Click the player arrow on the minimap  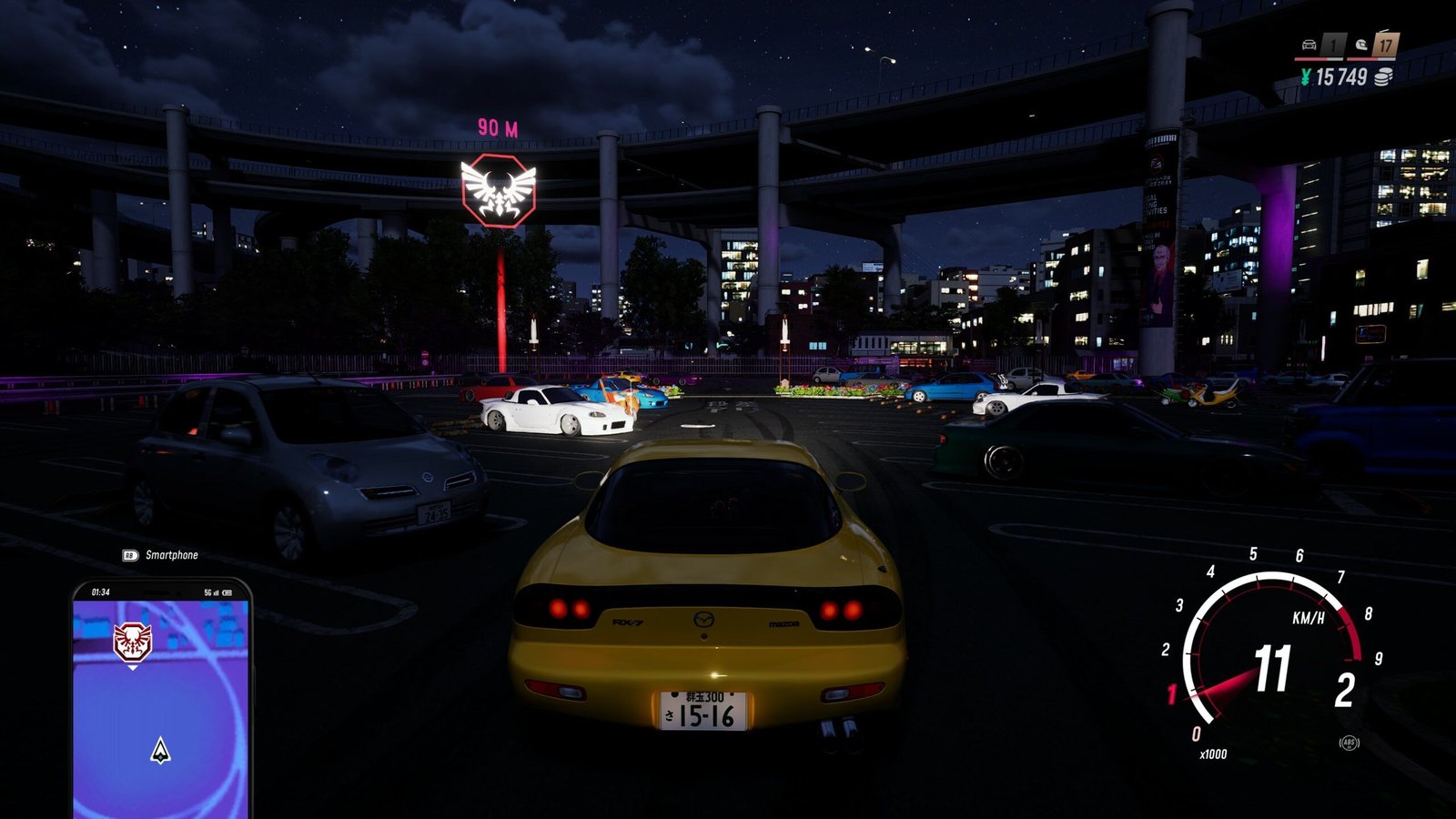click(x=161, y=751)
